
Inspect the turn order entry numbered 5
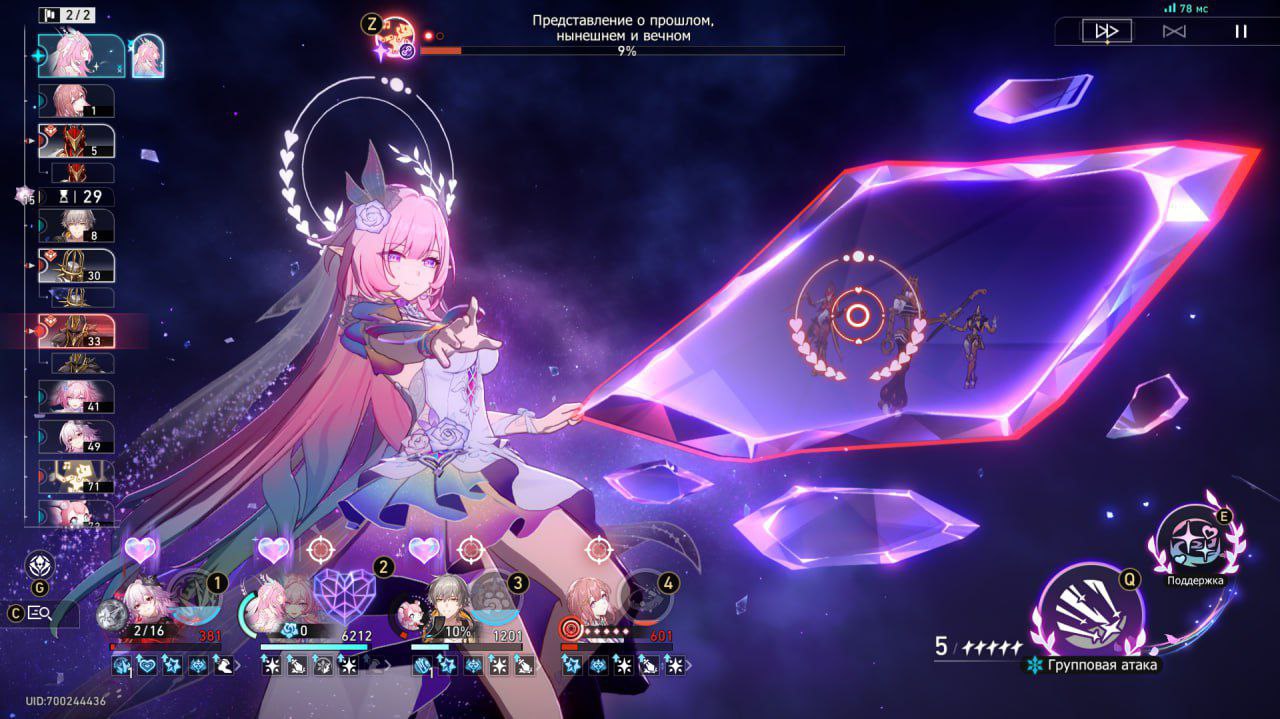(x=76, y=141)
